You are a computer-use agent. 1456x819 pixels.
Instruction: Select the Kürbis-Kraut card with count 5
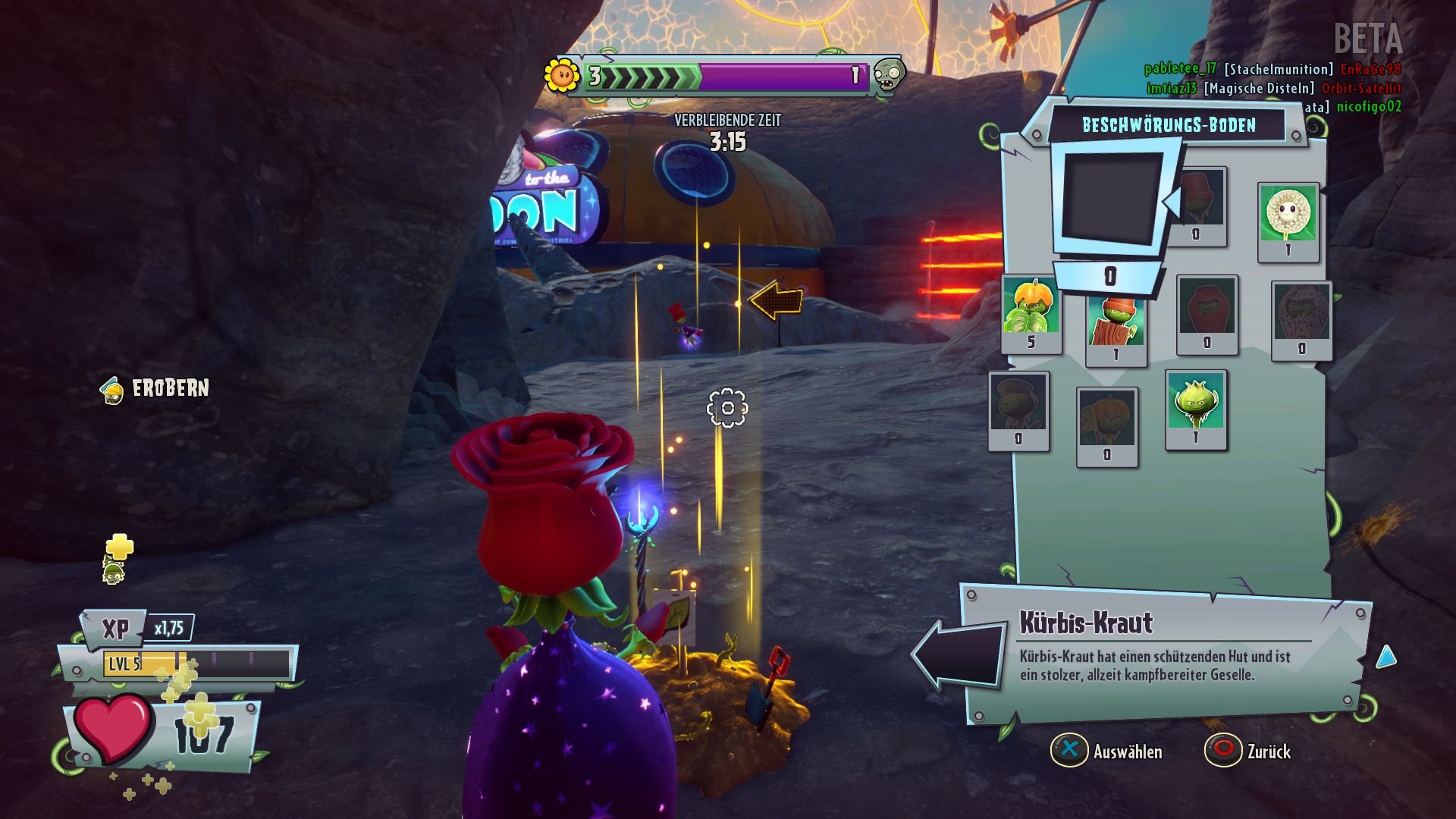coord(1030,312)
